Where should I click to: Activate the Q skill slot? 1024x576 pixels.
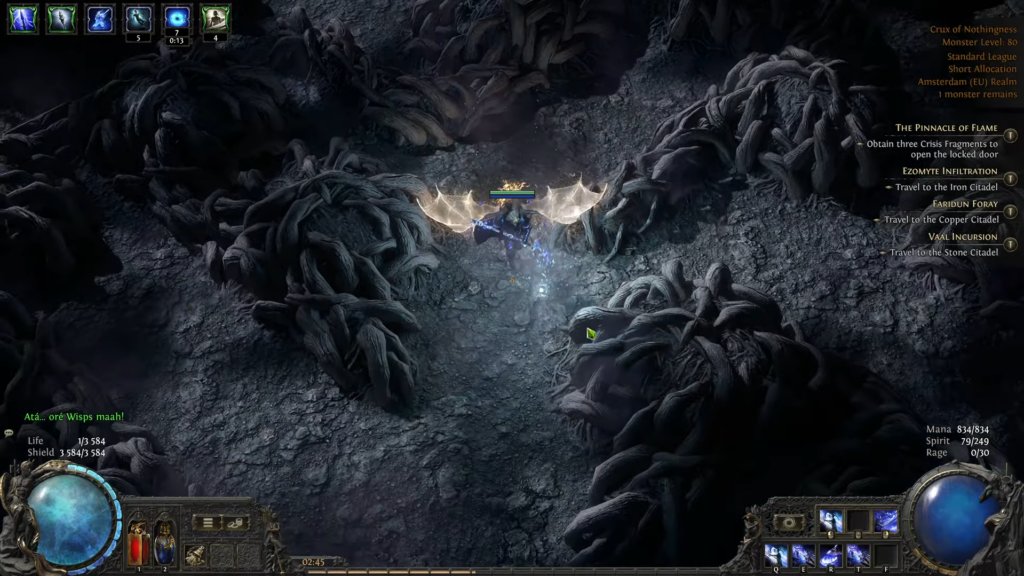click(x=774, y=554)
